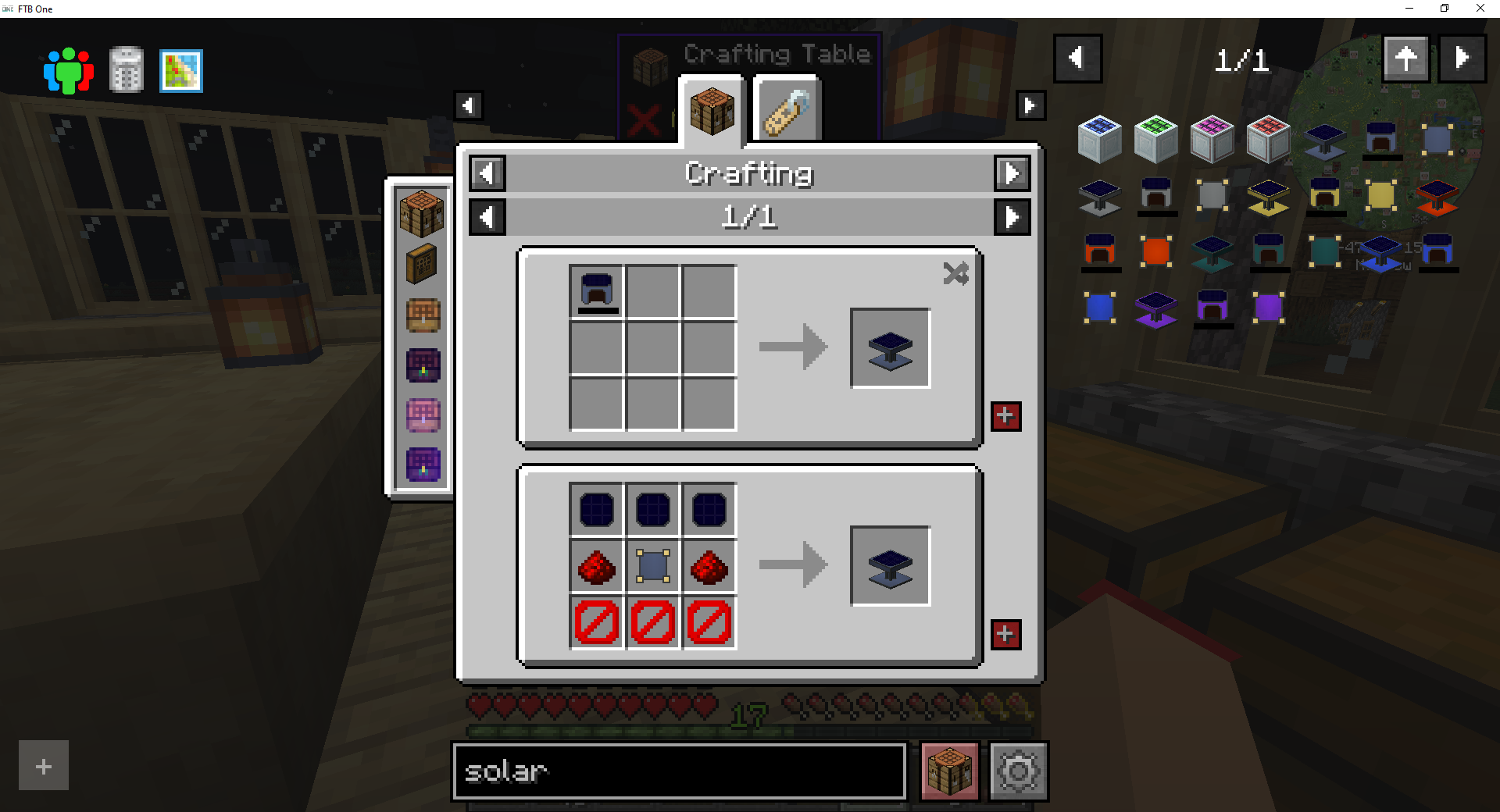Click the right arrow beside the 1/1 page indicator

(x=1012, y=217)
